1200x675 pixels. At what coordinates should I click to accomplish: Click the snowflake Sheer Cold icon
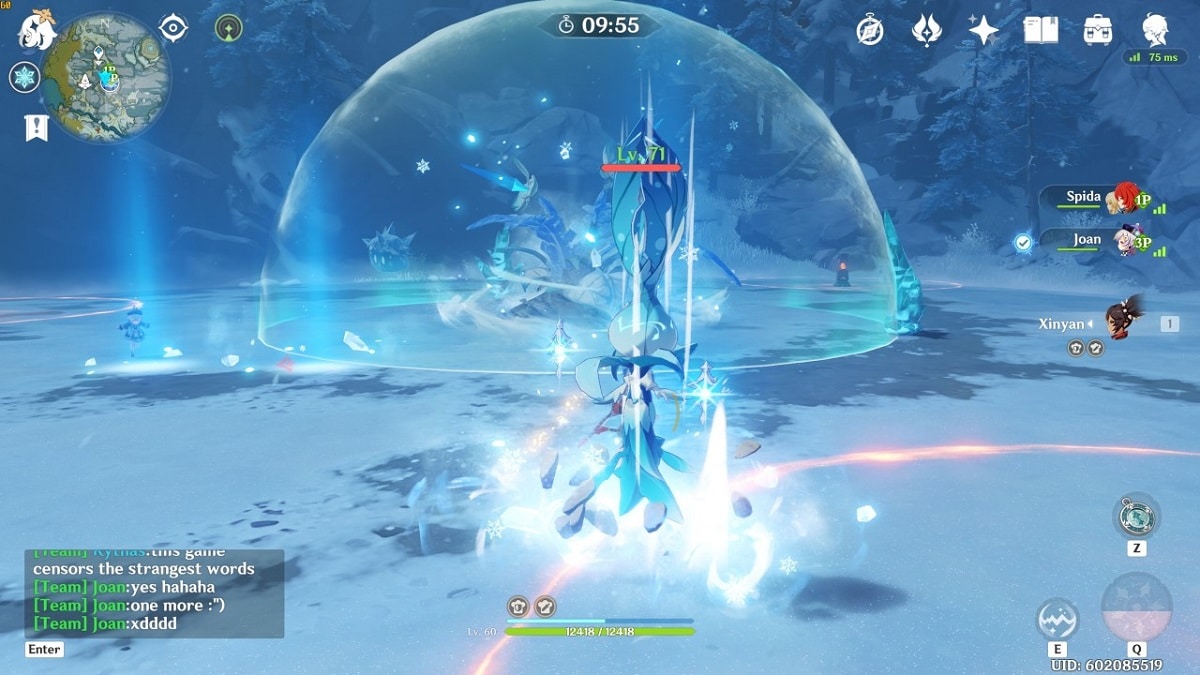[x=24, y=77]
